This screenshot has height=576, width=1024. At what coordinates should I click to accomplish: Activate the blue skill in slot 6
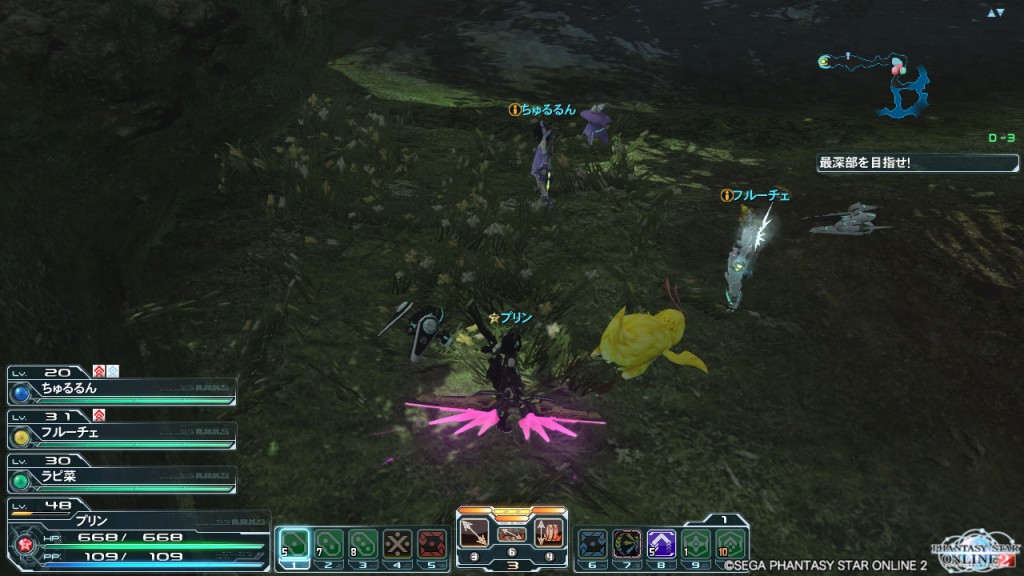[x=592, y=544]
